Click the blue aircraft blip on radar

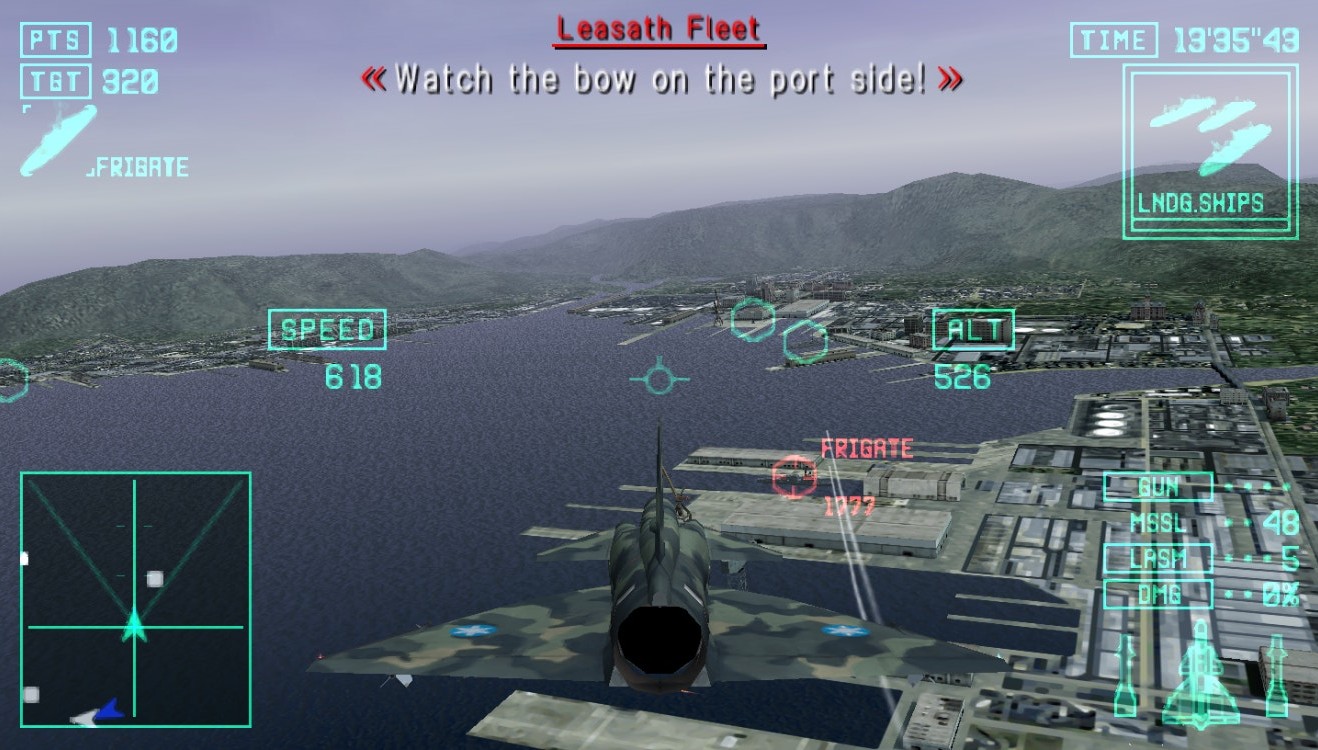[x=104, y=711]
